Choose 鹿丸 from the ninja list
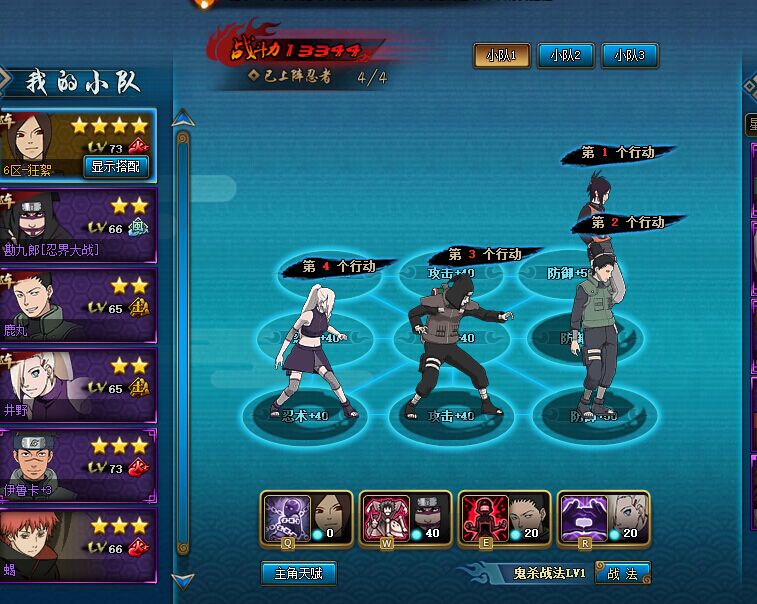This screenshot has height=604, width=757. (x=78, y=306)
